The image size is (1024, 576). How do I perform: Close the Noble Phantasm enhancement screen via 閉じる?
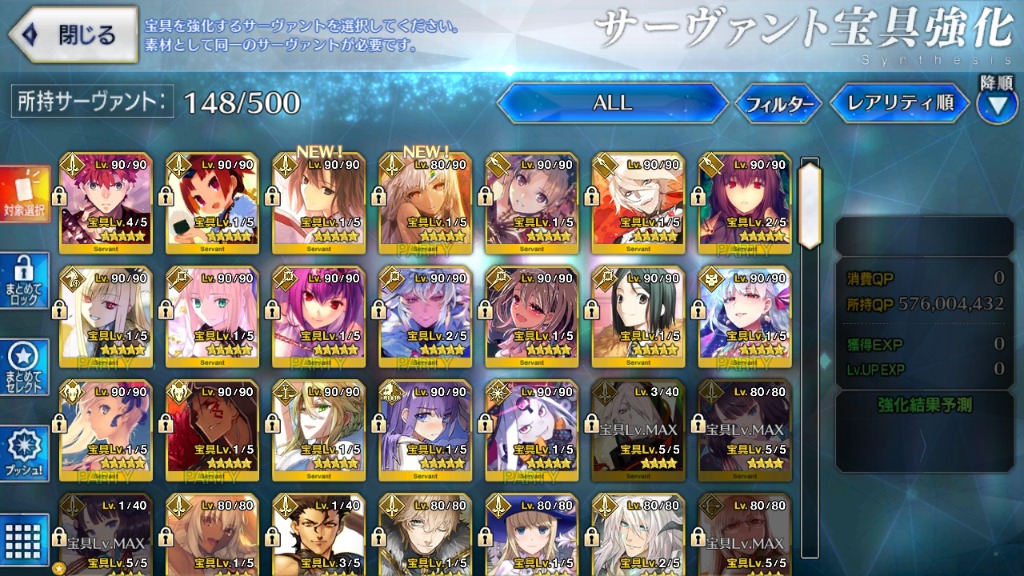pyautogui.click(x=74, y=35)
